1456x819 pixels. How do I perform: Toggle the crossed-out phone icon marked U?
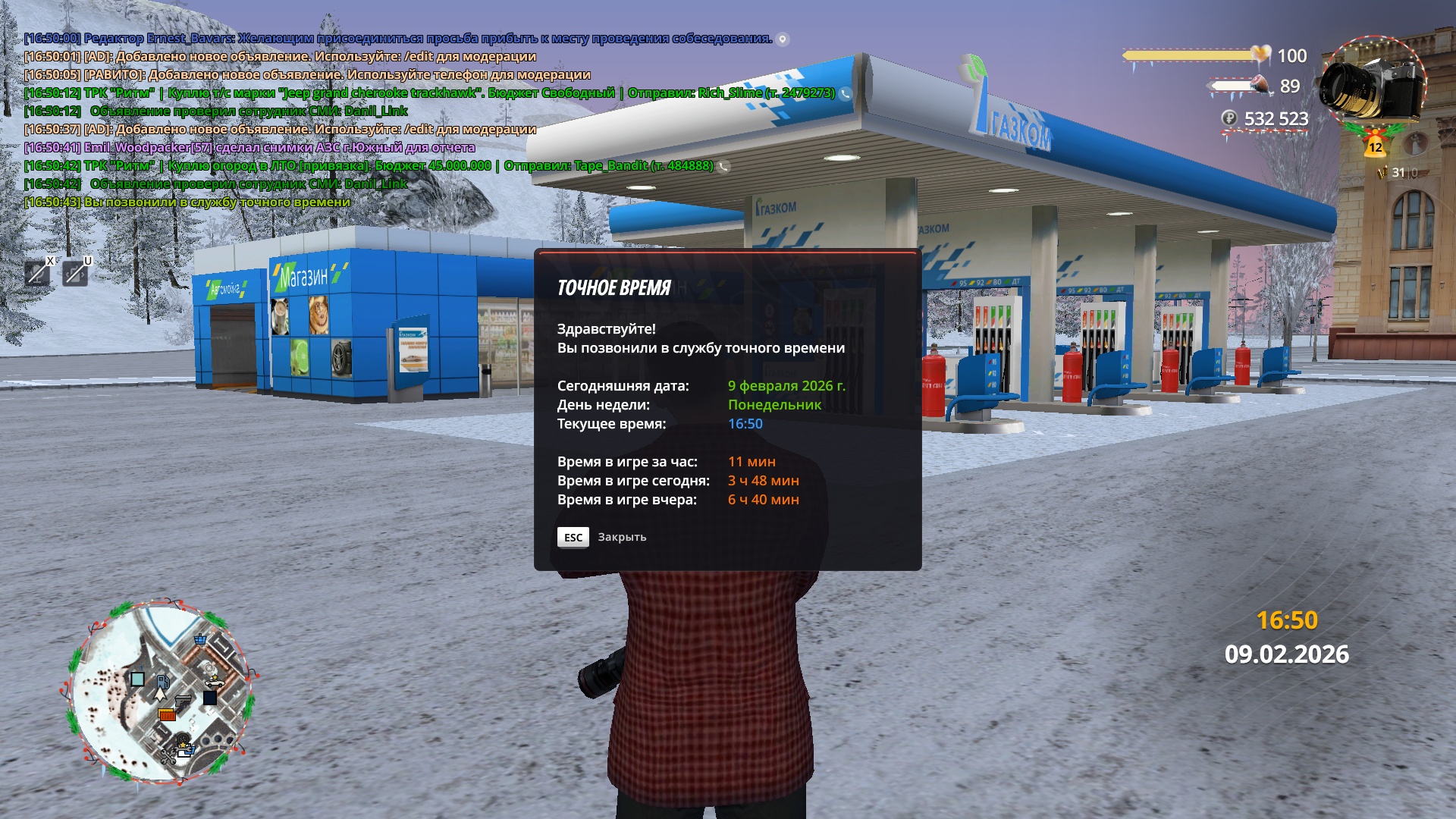75,272
